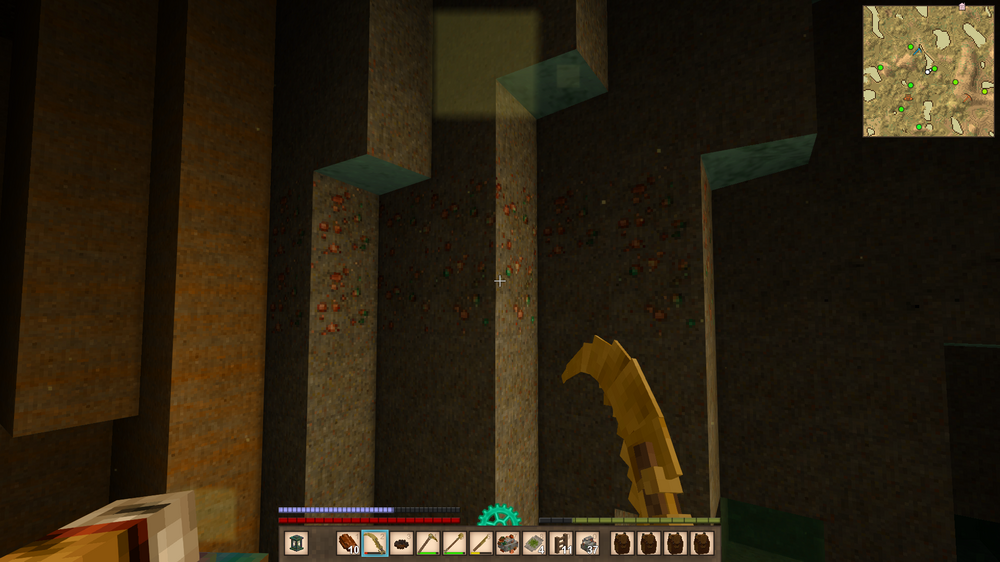1000x562 pixels.
Task: Click the blue pickaxe marker on minimap
Action: click(919, 50)
